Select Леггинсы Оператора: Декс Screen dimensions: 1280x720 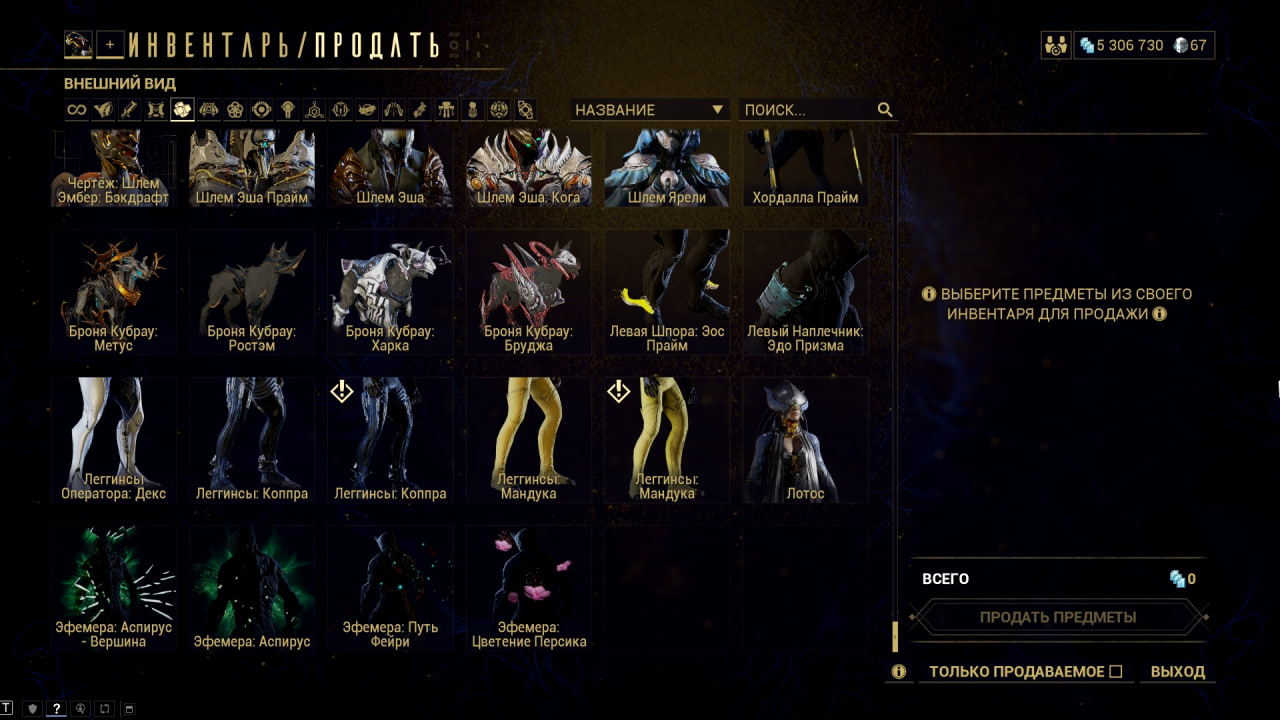click(113, 440)
